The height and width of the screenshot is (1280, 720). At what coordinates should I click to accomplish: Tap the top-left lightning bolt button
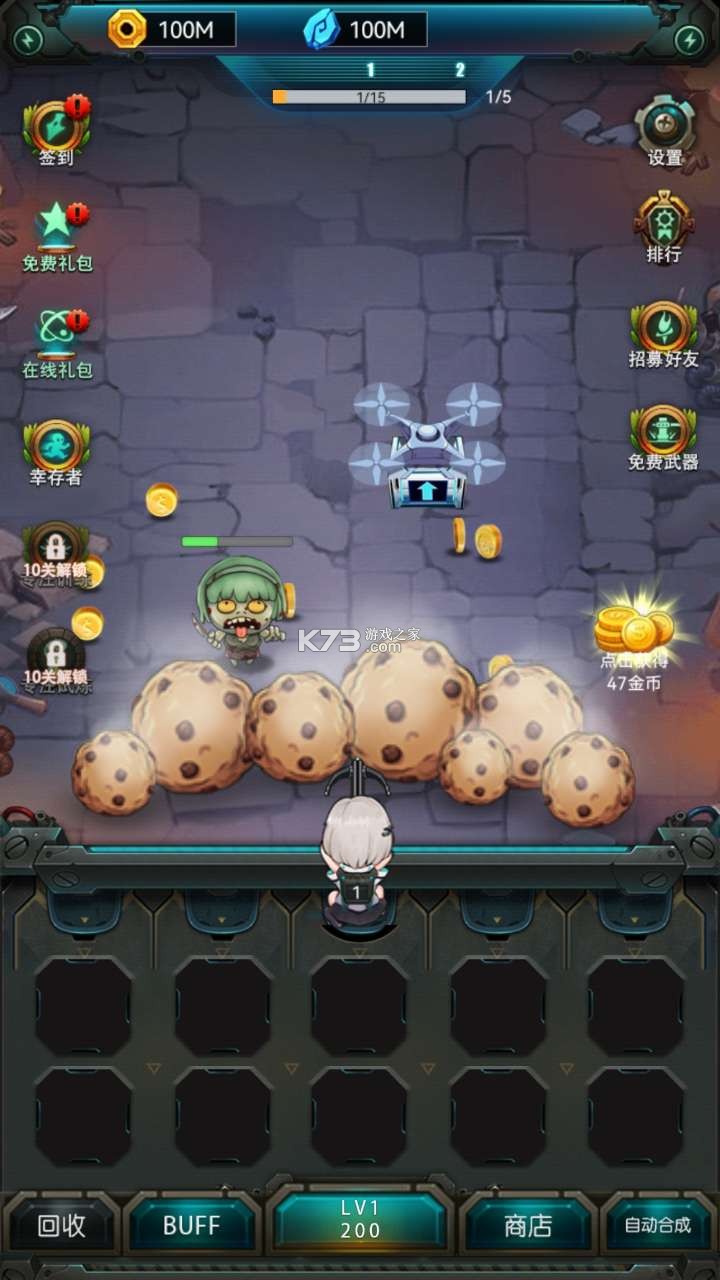(29, 40)
